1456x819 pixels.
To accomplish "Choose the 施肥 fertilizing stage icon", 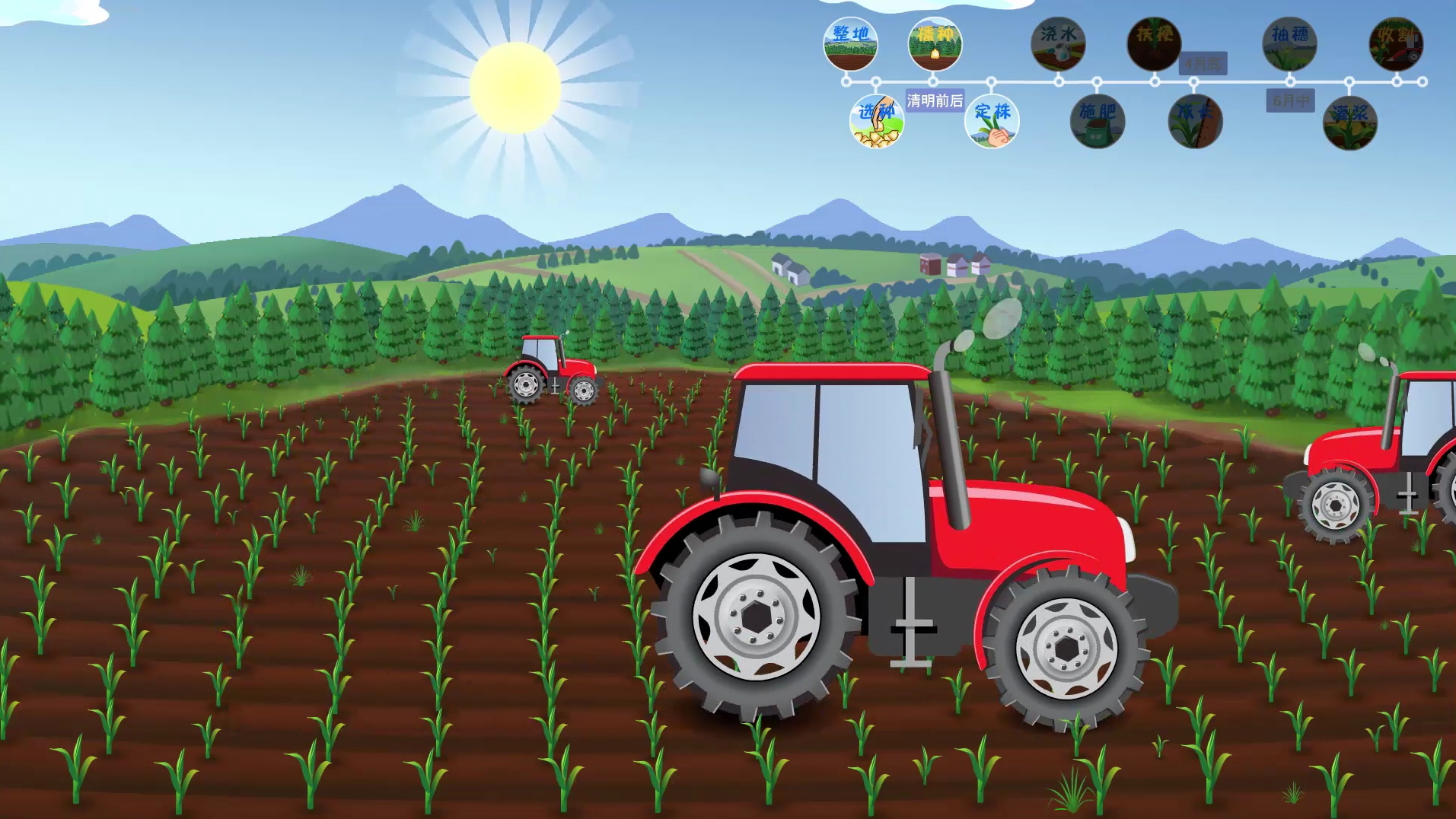I will coord(1097,121).
